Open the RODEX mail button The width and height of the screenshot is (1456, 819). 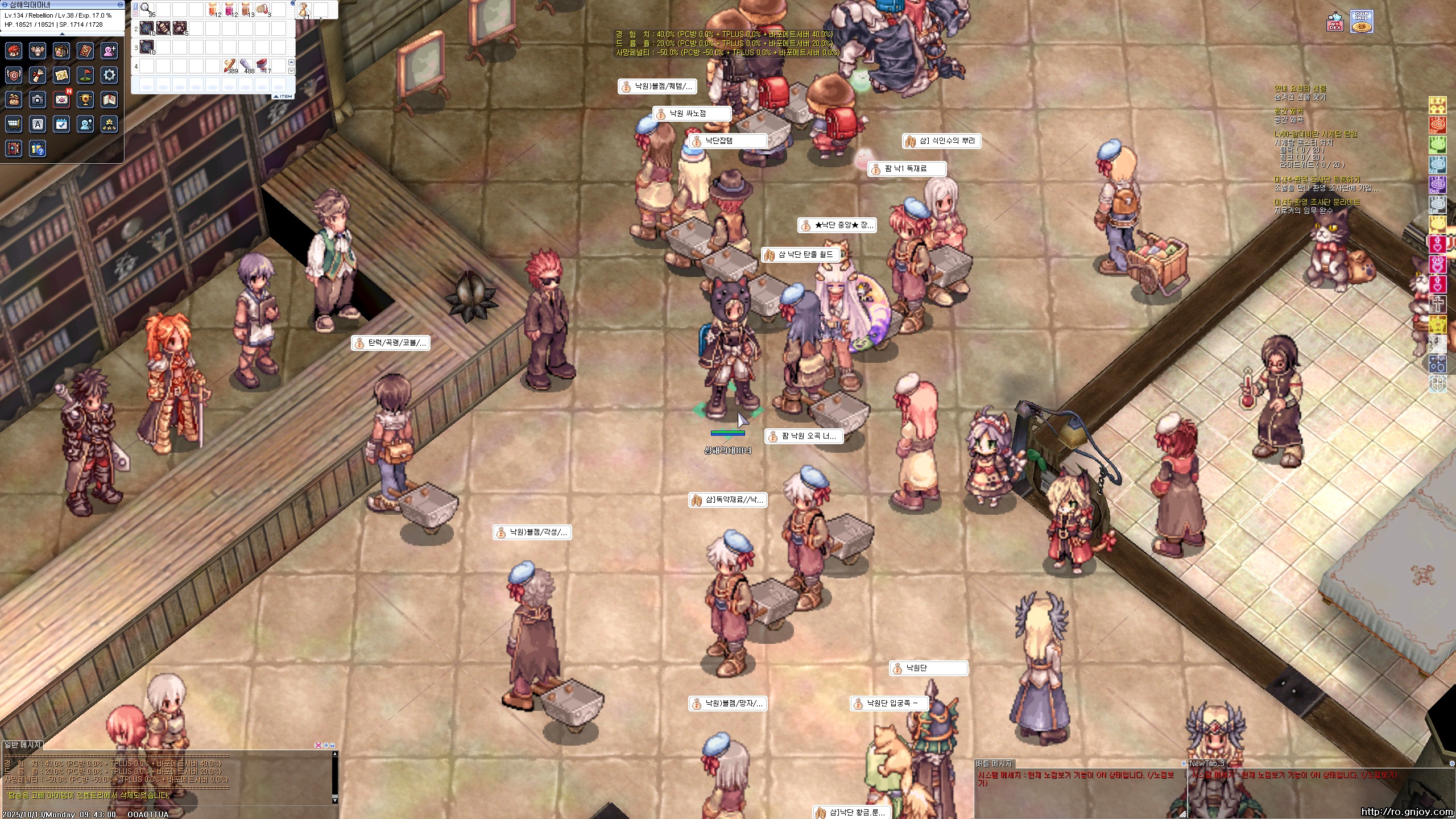1335,23
